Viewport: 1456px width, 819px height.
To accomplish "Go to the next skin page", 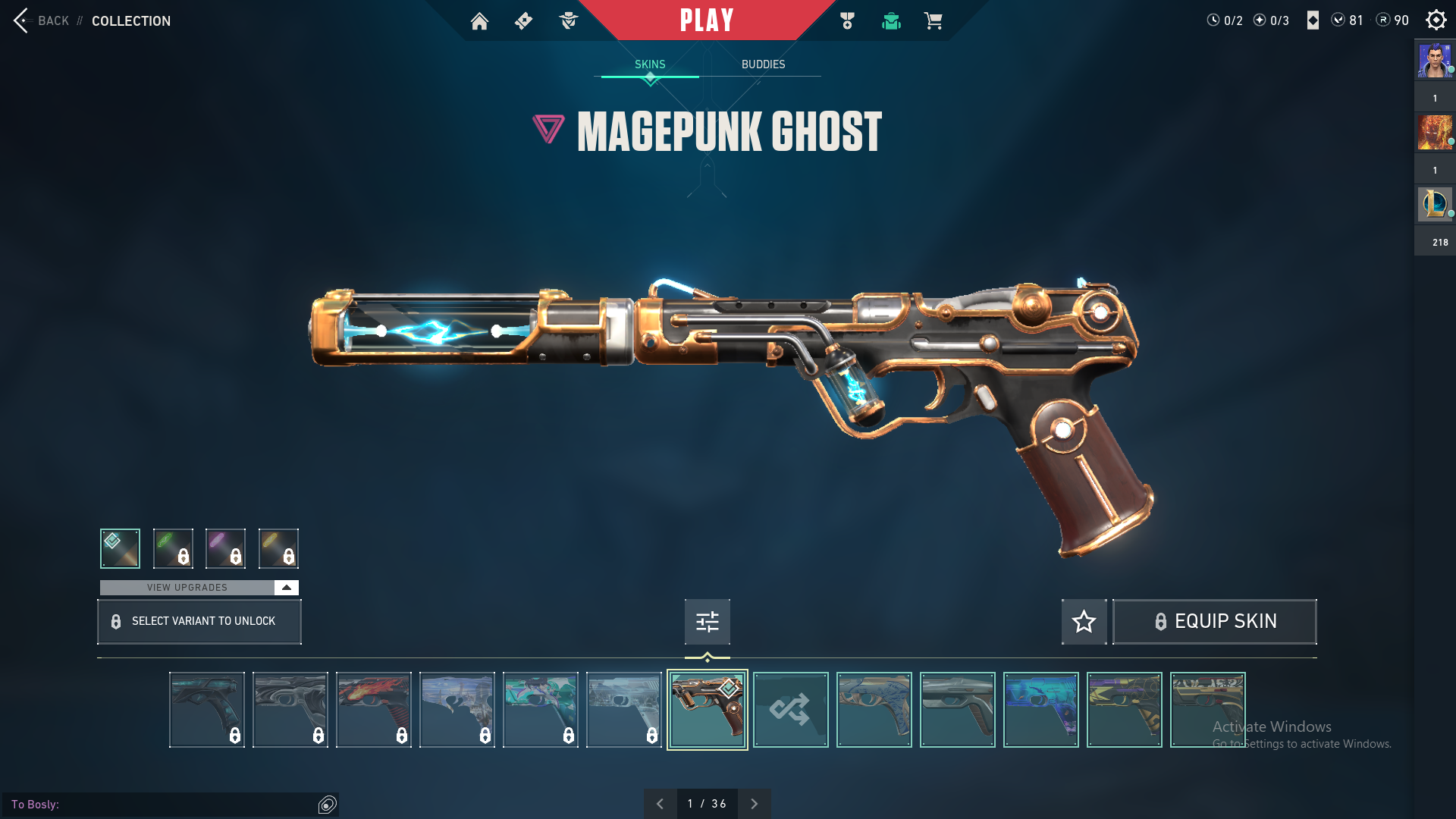I will pyautogui.click(x=754, y=804).
